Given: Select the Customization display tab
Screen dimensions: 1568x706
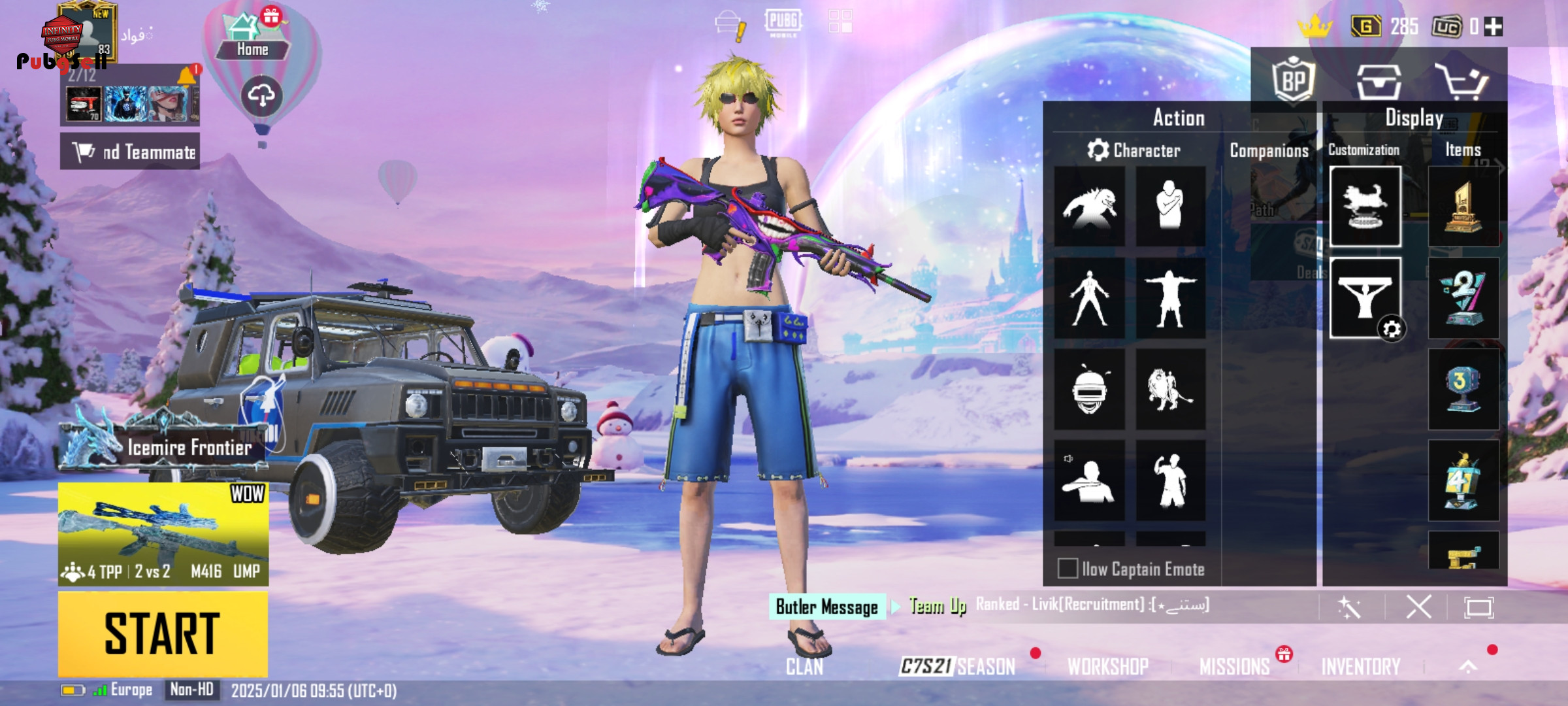Looking at the screenshot, I should click(x=1364, y=150).
